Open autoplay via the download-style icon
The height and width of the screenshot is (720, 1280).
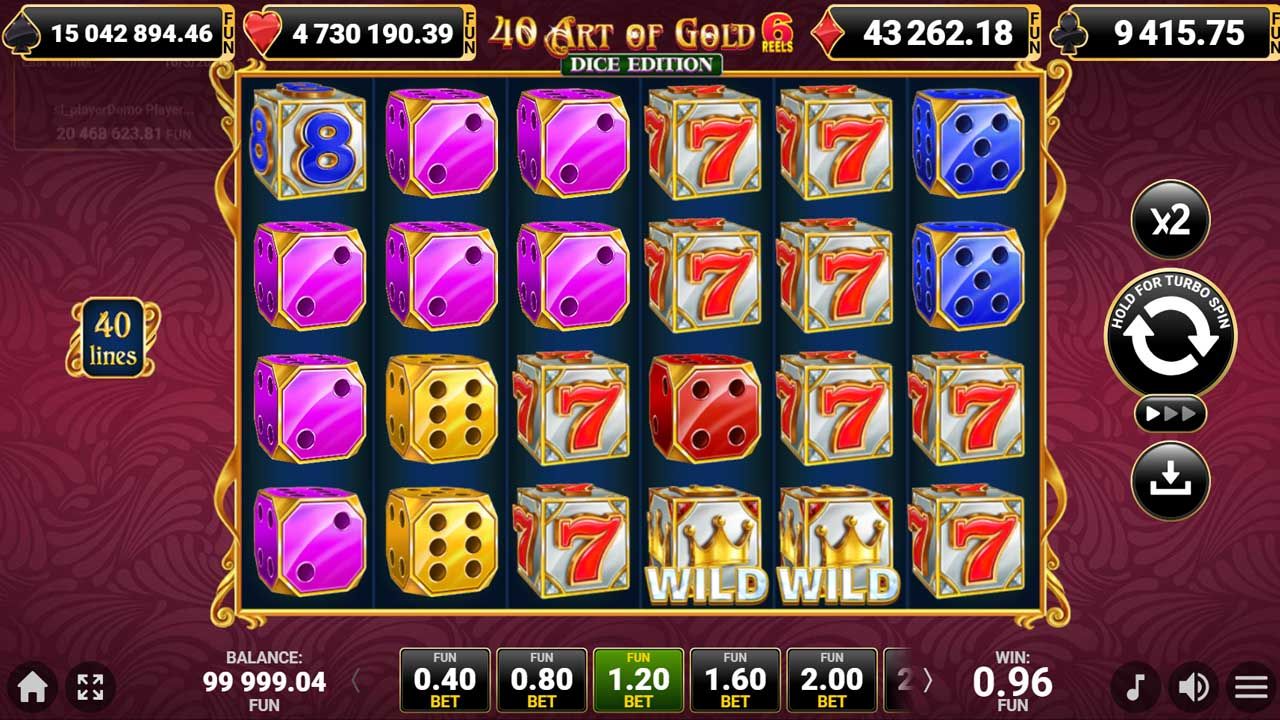coord(1171,479)
